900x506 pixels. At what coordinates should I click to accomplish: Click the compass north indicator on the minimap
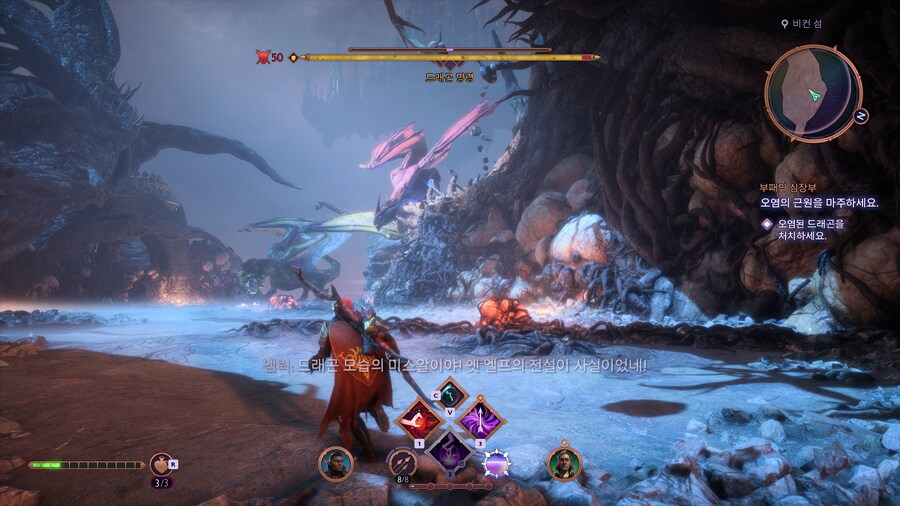(861, 115)
